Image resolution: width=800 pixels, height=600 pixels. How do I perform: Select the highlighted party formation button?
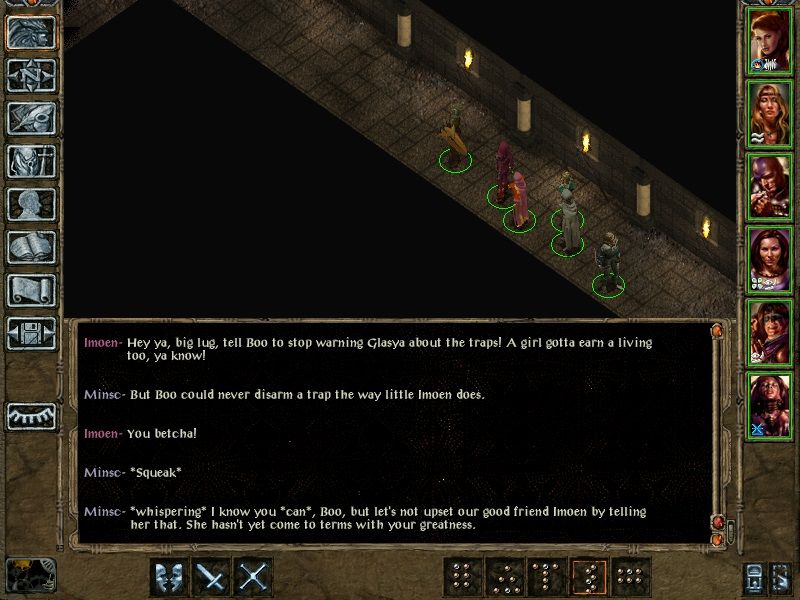coord(589,577)
